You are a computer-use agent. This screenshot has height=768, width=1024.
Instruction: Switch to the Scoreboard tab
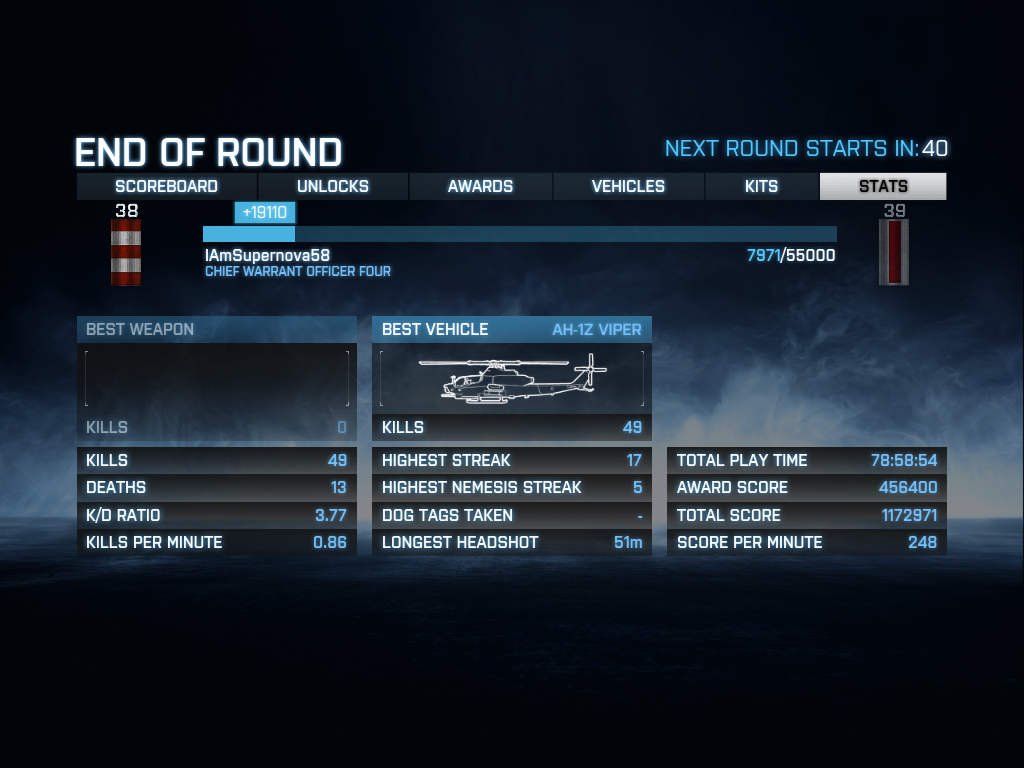[x=167, y=186]
